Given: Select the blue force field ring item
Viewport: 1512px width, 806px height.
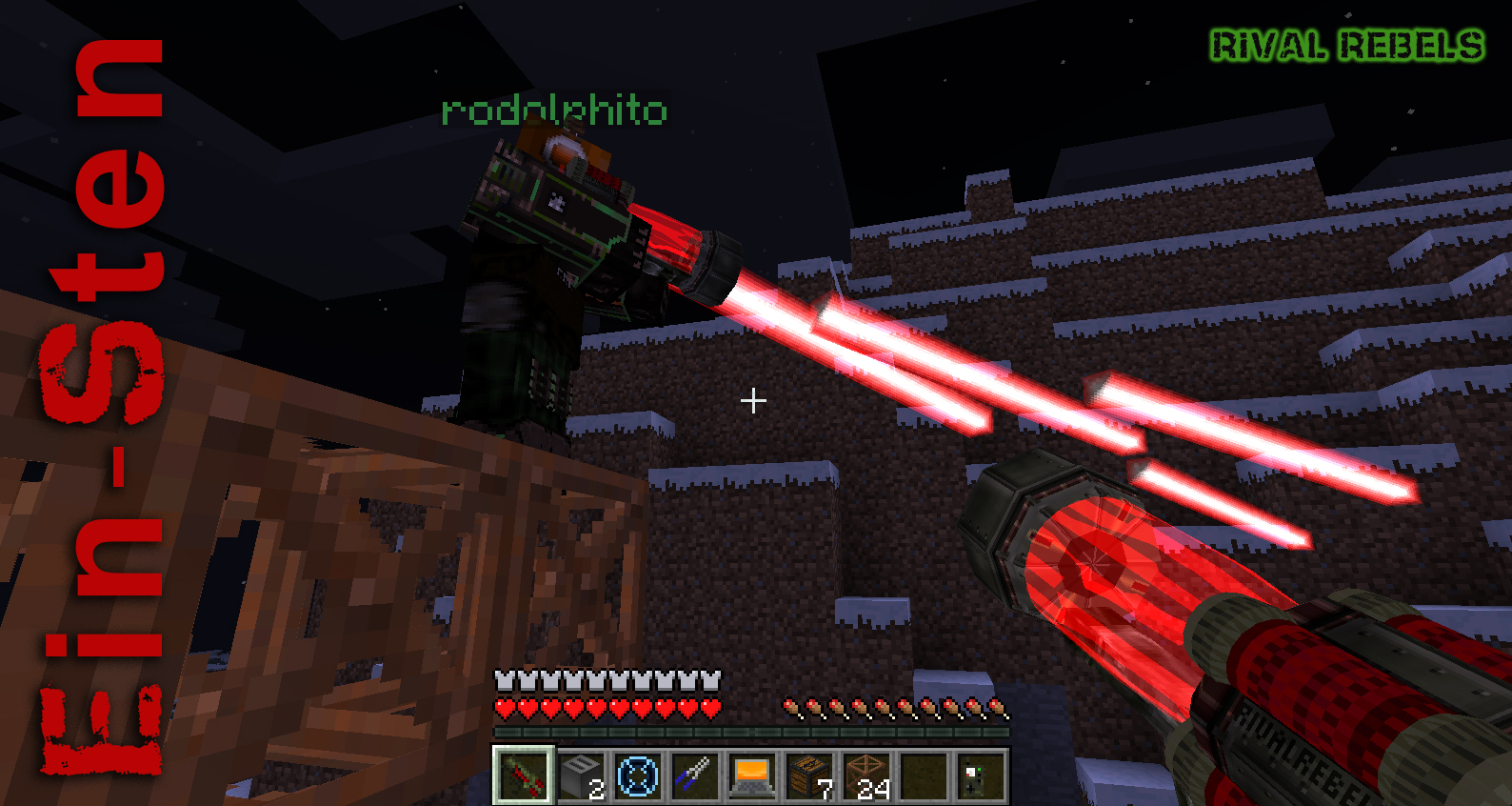Looking at the screenshot, I should coord(636,777).
